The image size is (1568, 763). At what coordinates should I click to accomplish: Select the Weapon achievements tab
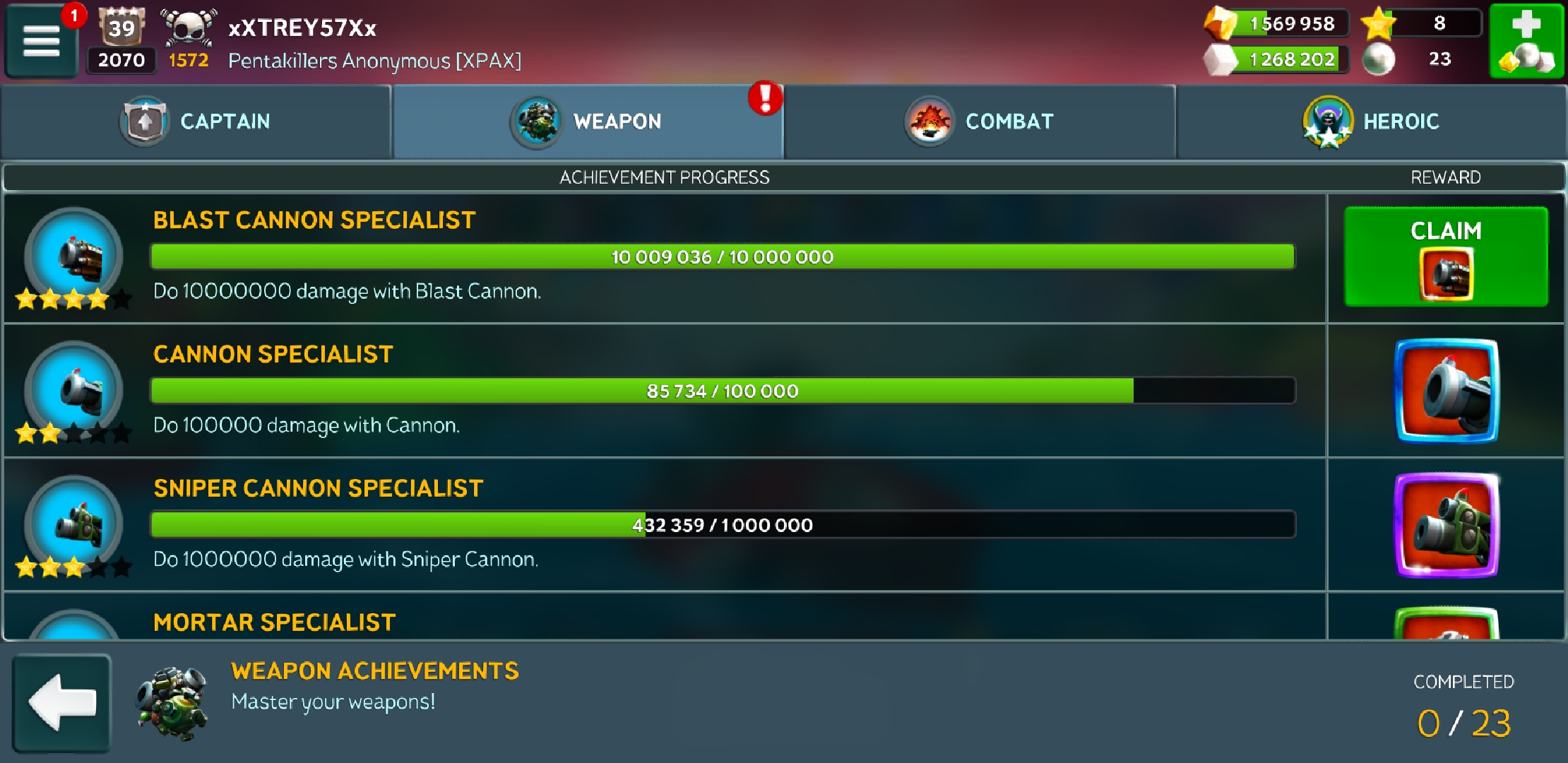tap(588, 122)
